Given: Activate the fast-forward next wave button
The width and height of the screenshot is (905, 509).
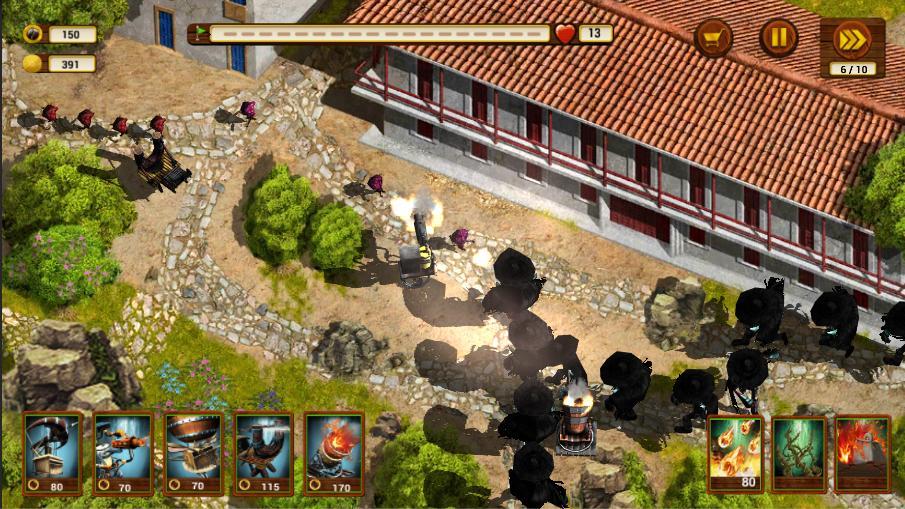Looking at the screenshot, I should 852,40.
